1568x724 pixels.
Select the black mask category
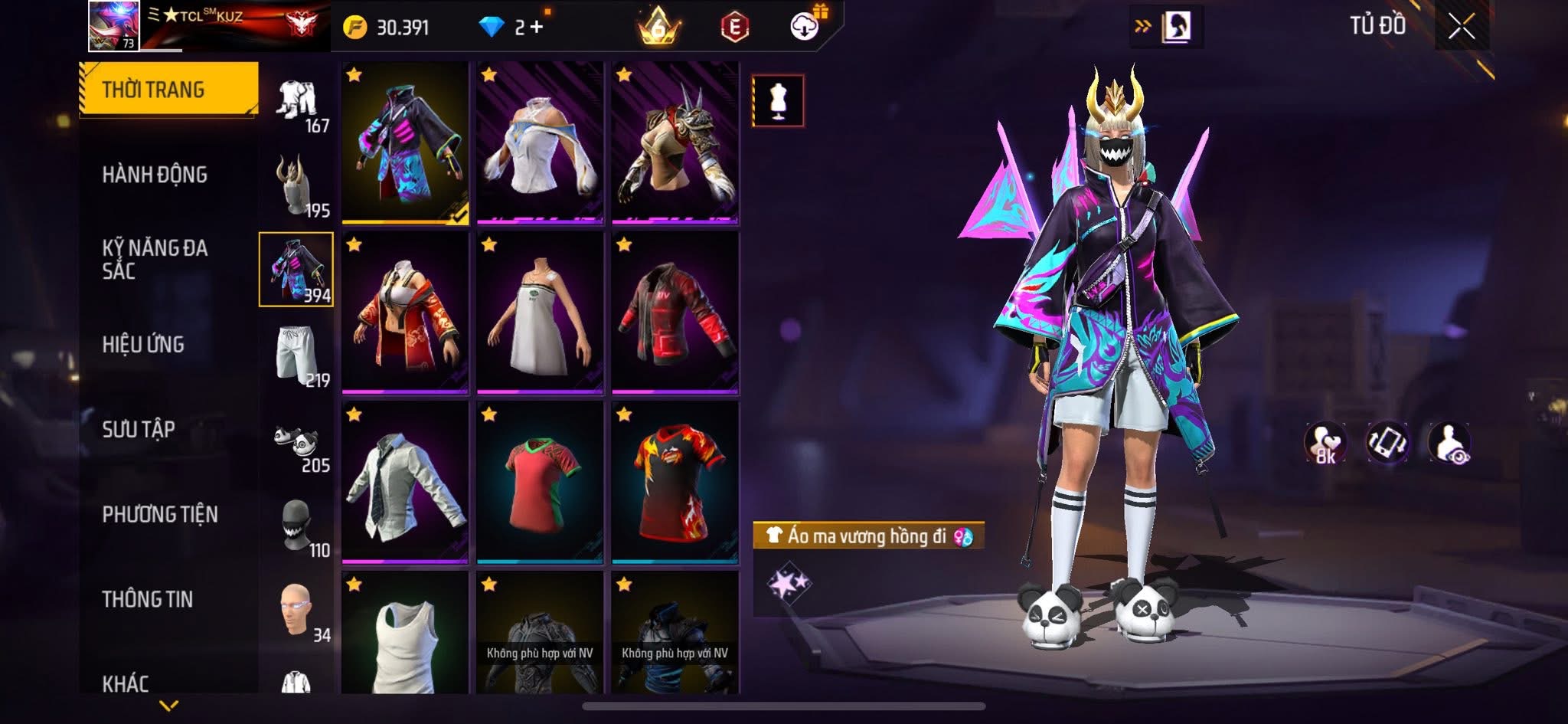(x=297, y=527)
